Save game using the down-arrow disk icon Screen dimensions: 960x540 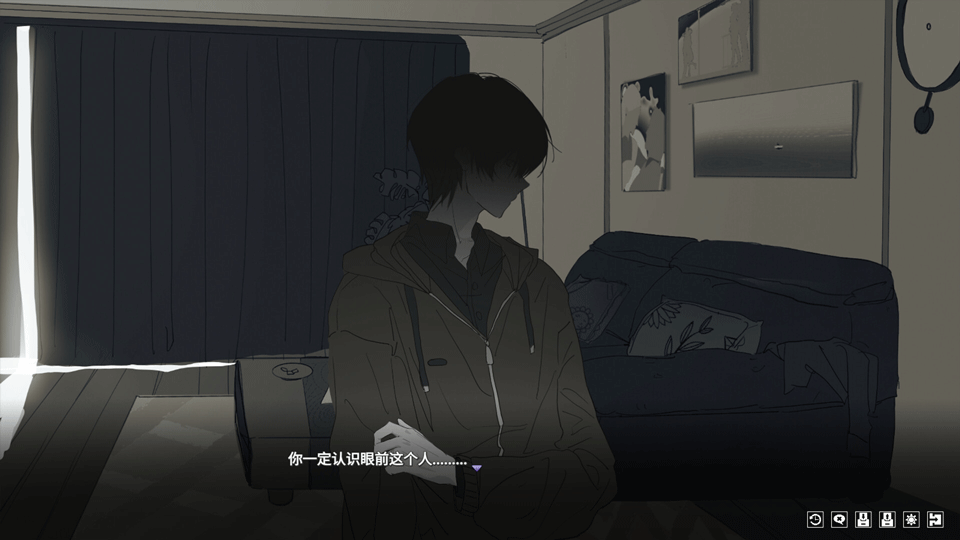(x=863, y=519)
